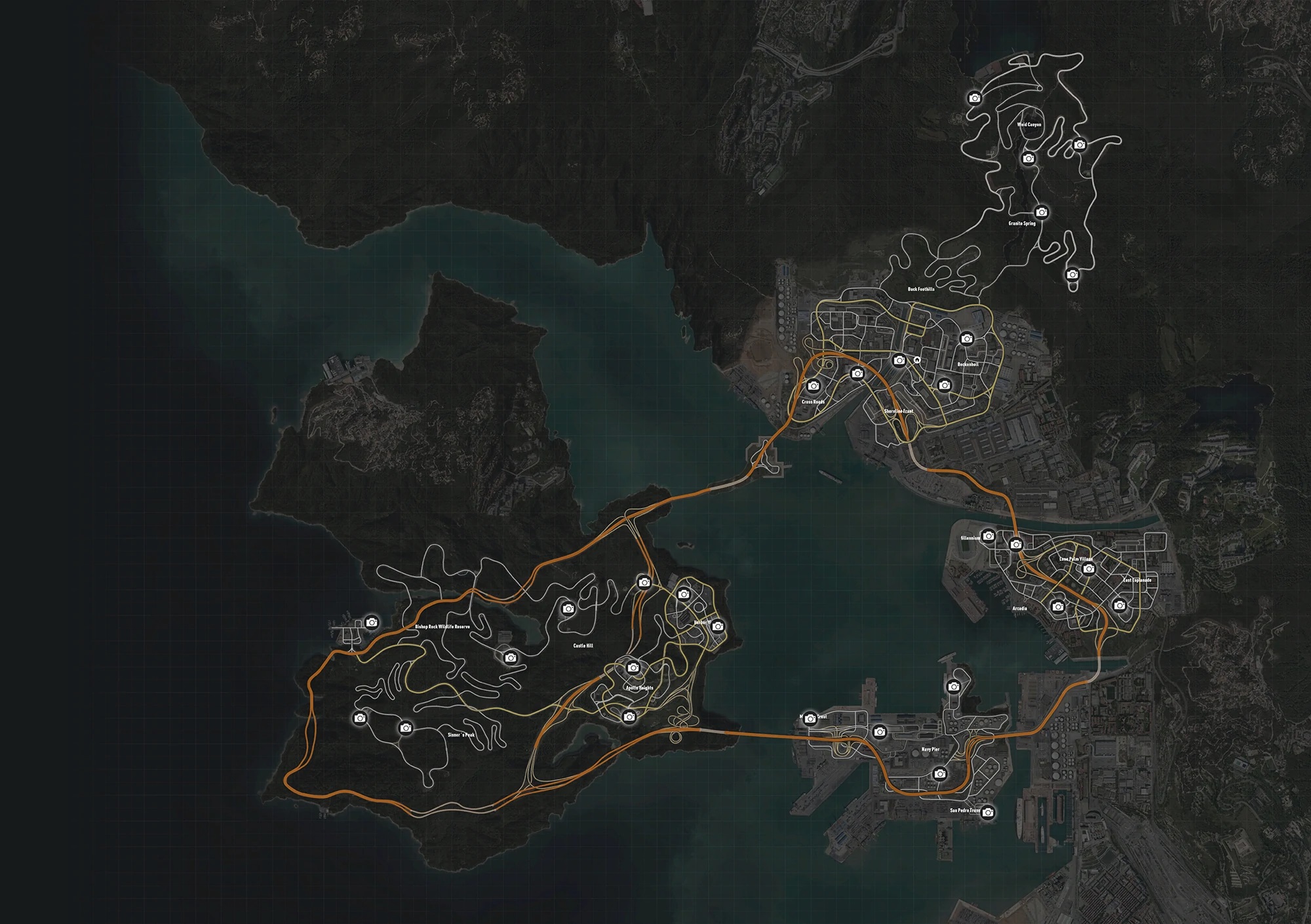This screenshot has width=1311, height=924.
Task: Select the camera icon near Mariner's Crest
Action: point(810,720)
